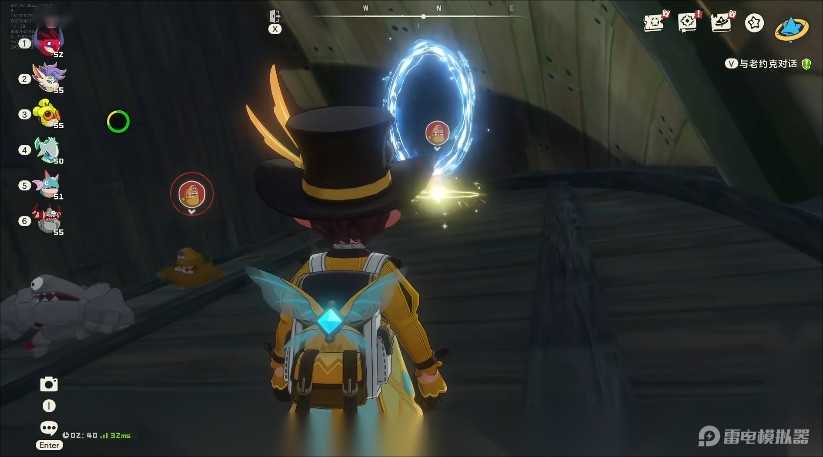Select the grey rock creature in slot 6
The height and width of the screenshot is (457, 823).
coord(46,219)
